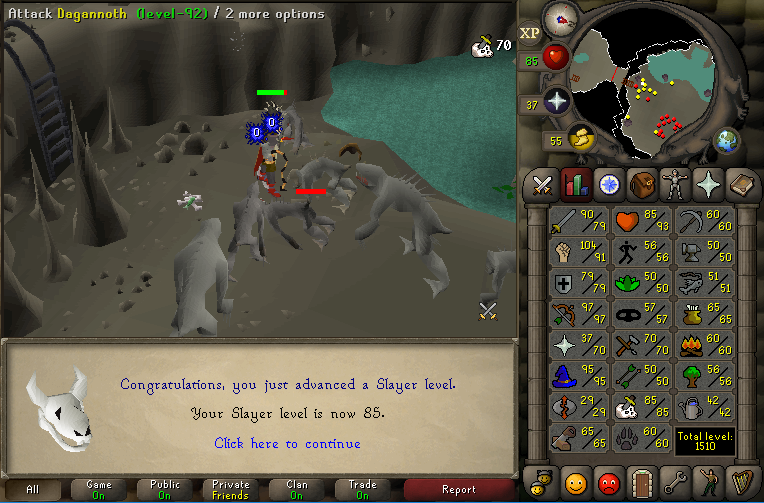Open the settings wrench tab

(x=673, y=480)
